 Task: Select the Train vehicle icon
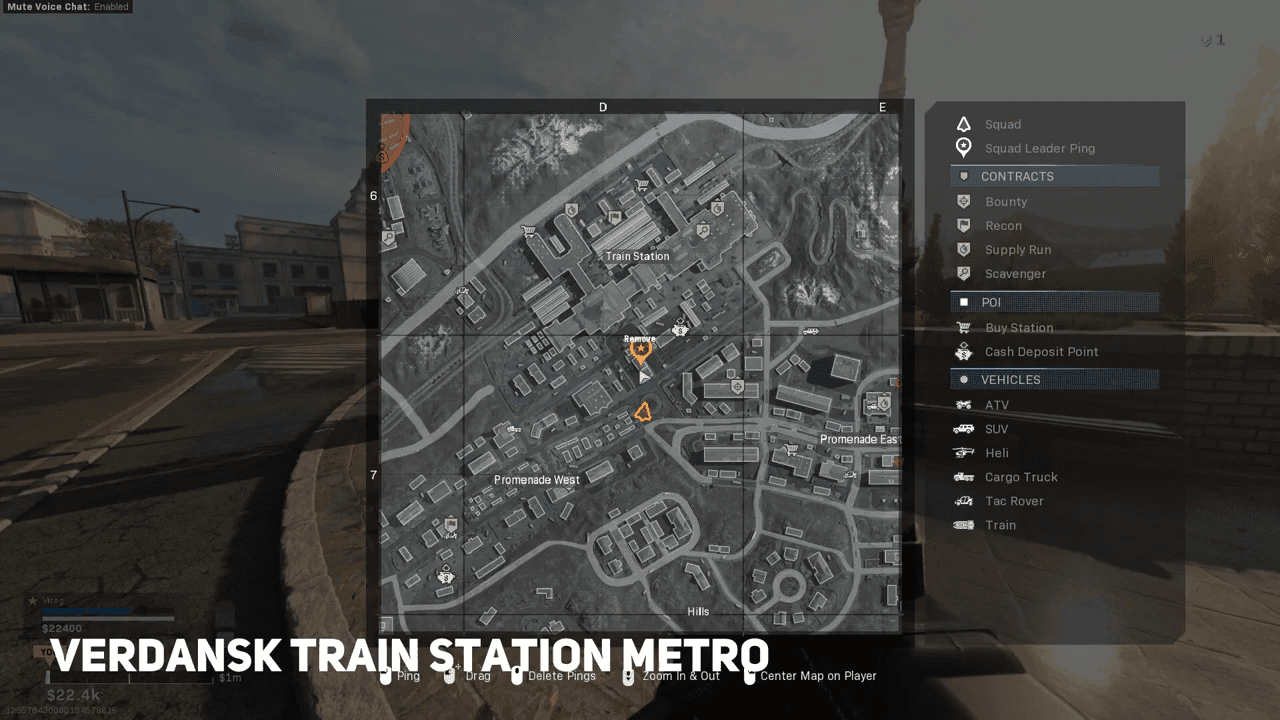pos(961,525)
